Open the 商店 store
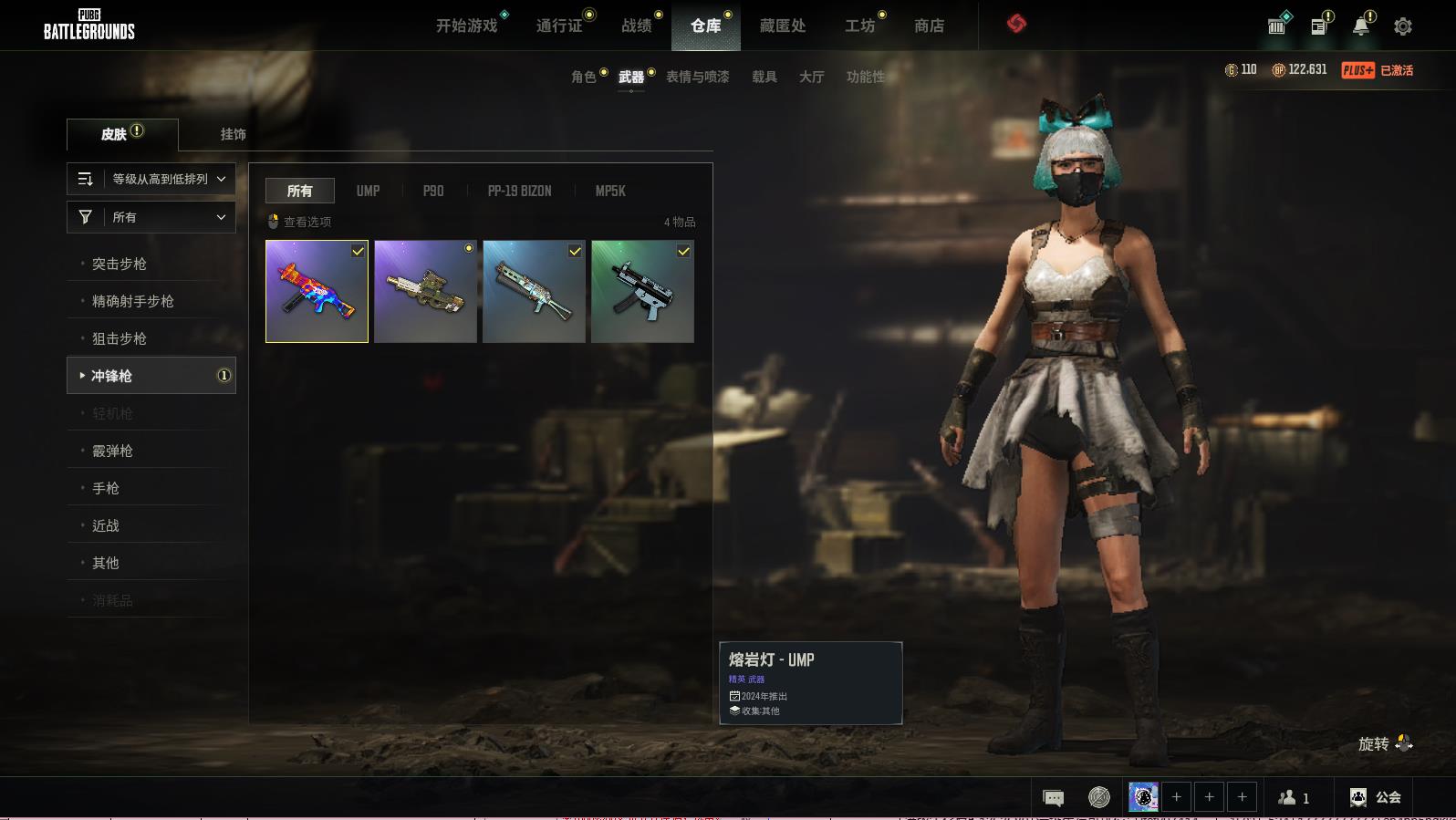This screenshot has height=820, width=1456. [x=929, y=26]
